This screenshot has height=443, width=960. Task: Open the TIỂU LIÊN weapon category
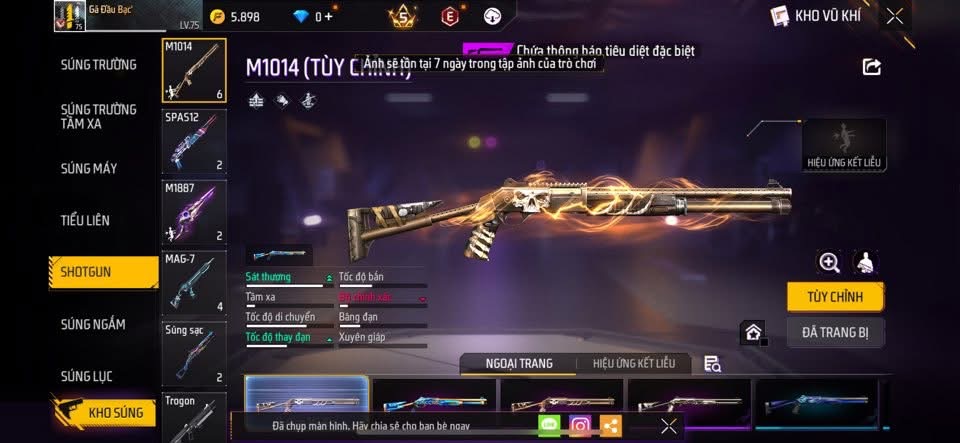85,220
